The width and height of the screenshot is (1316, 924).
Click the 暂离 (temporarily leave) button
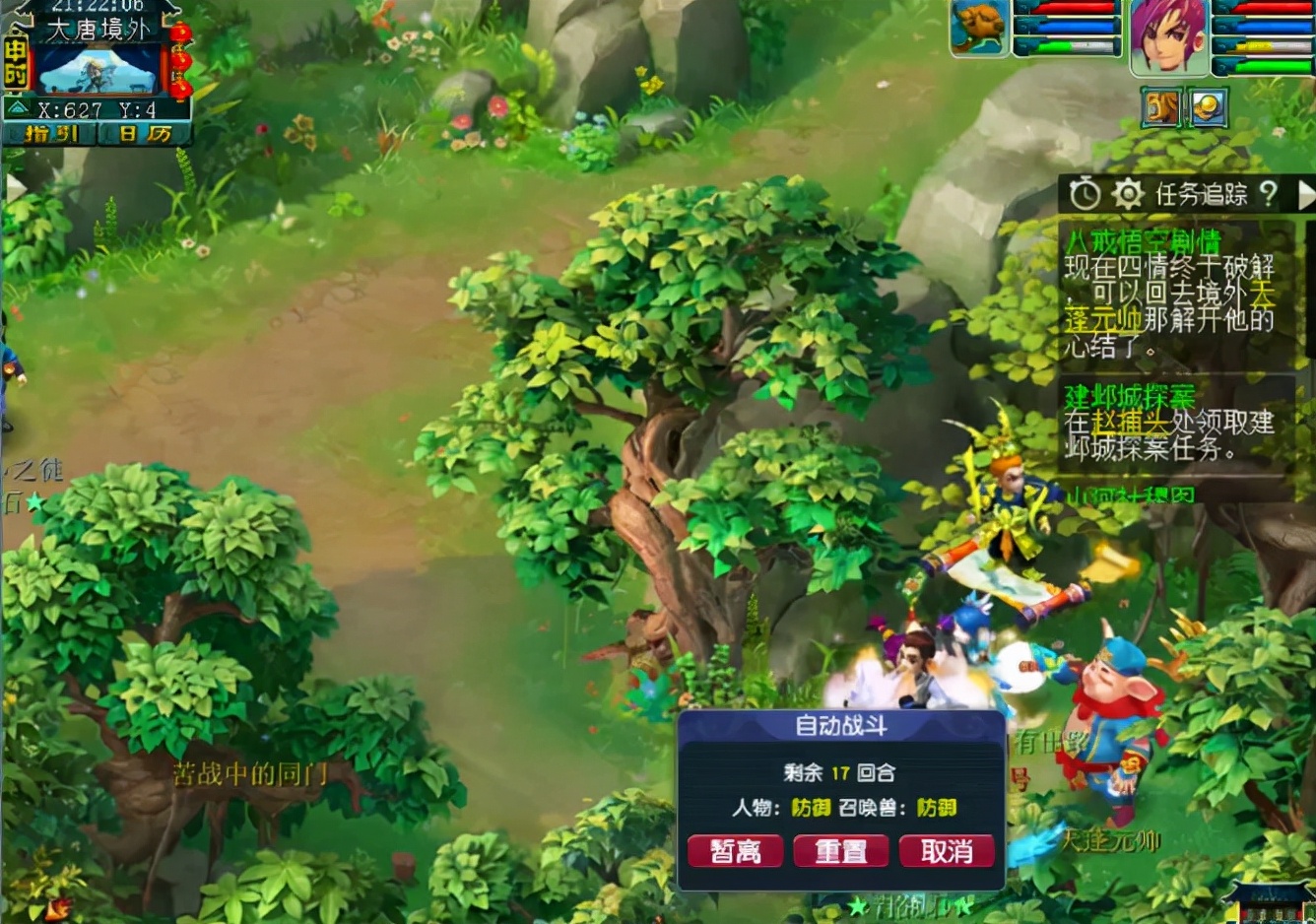[735, 851]
